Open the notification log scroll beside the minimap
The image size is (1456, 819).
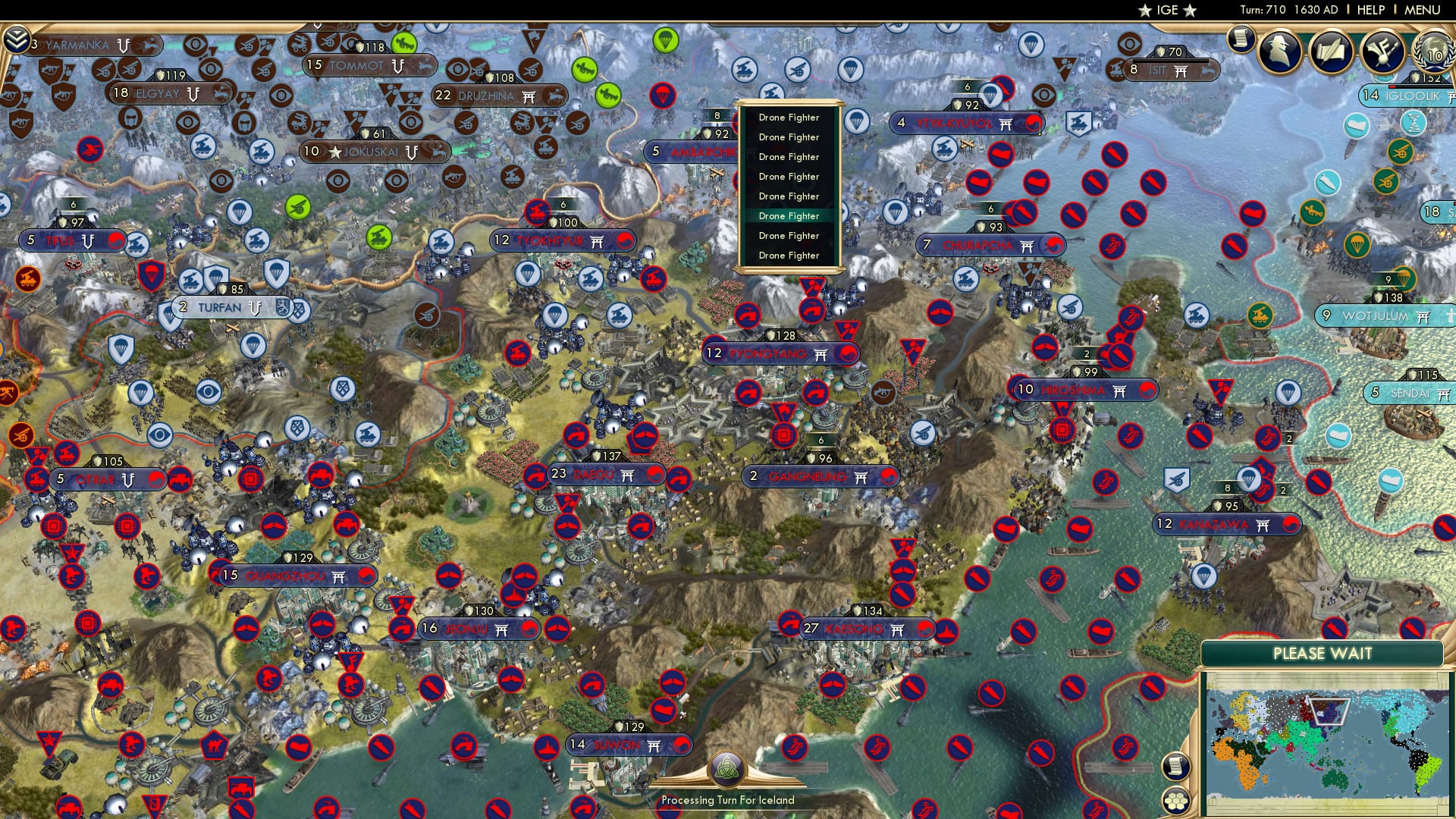1175,767
